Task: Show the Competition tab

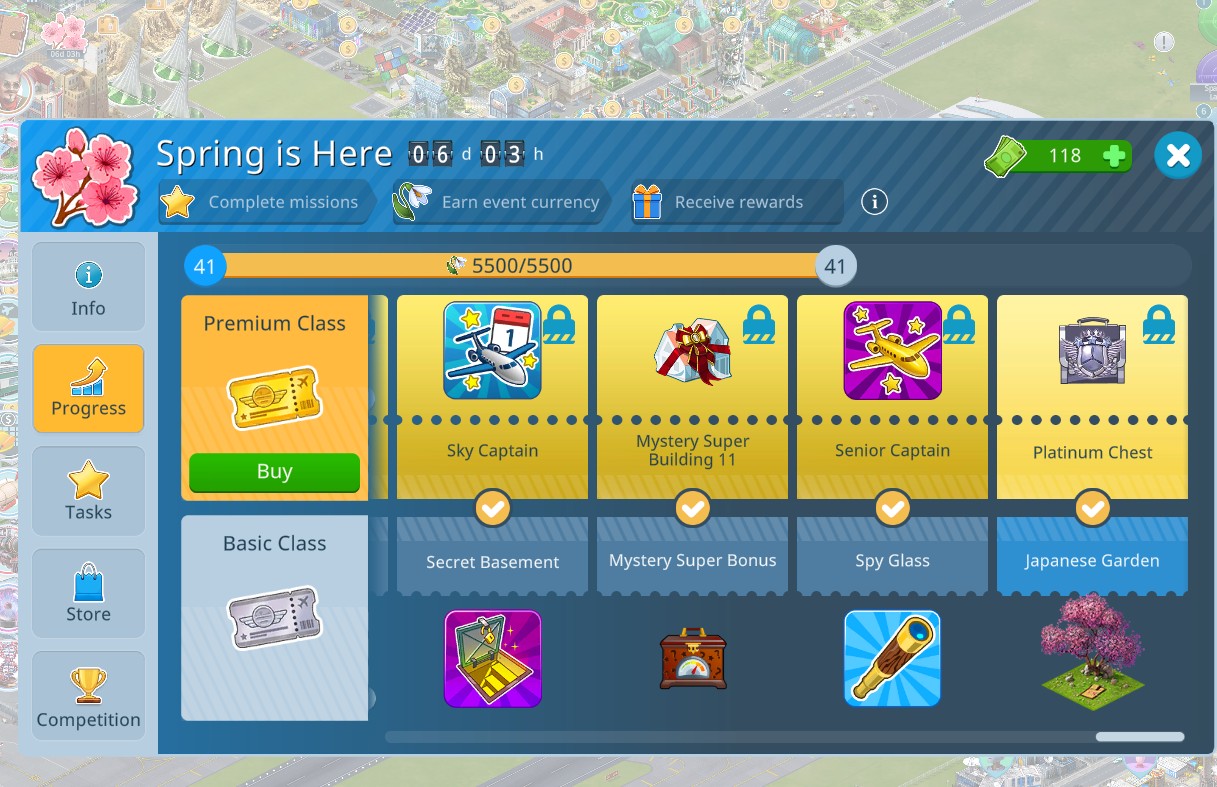Action: (88, 697)
